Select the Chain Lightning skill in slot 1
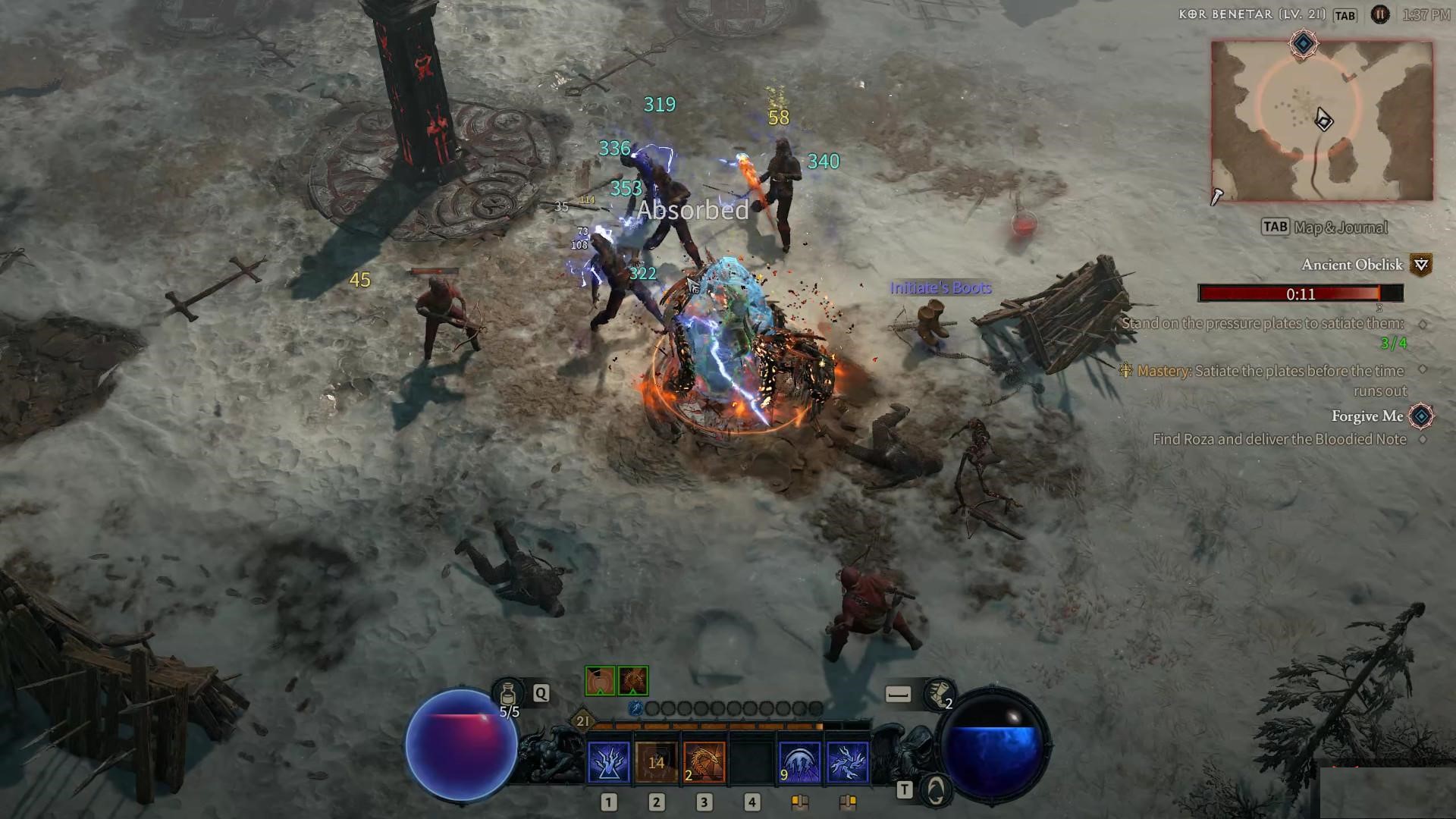This screenshot has height=819, width=1456. pos(608,761)
